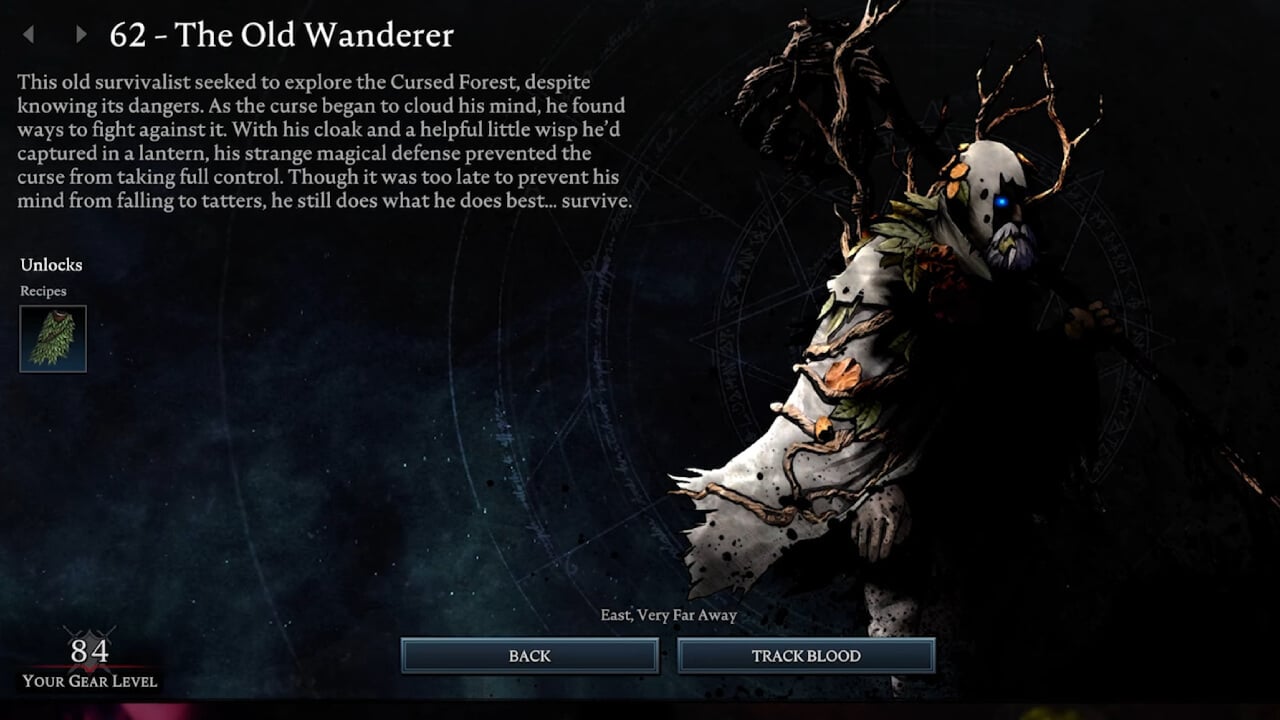Select the Unlocks section heading

(x=51, y=265)
